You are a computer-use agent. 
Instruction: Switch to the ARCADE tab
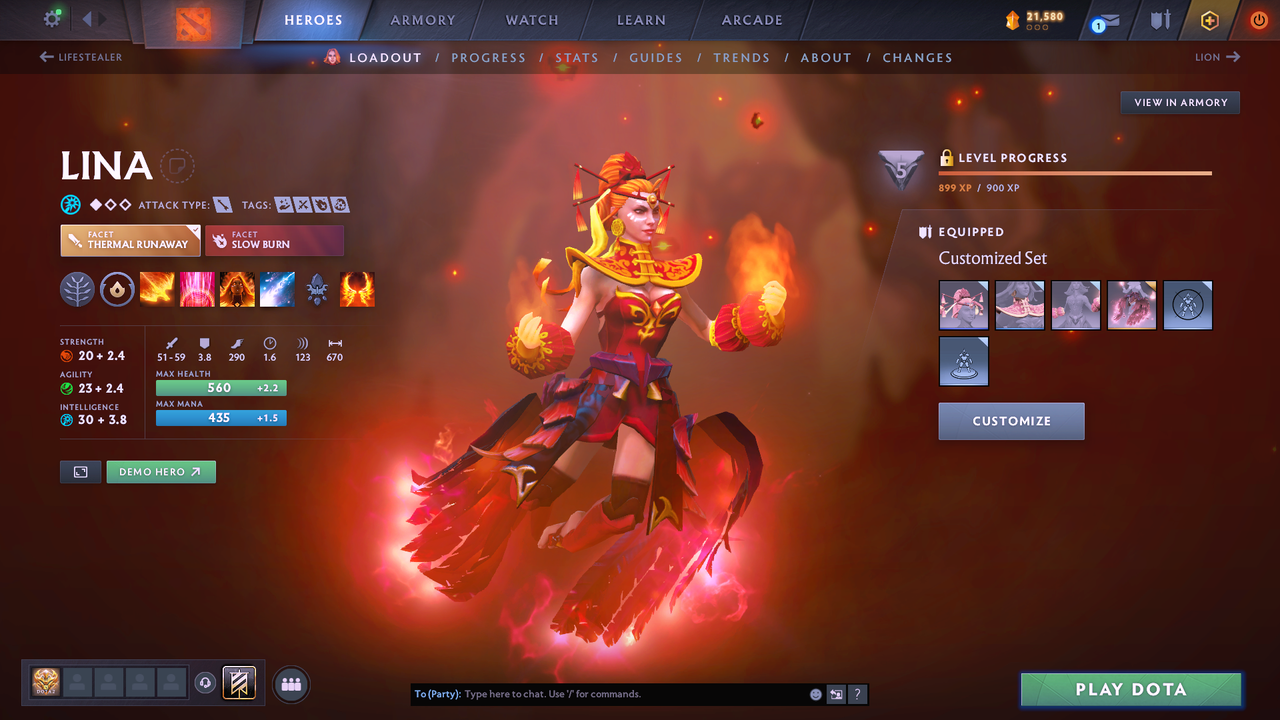751,19
